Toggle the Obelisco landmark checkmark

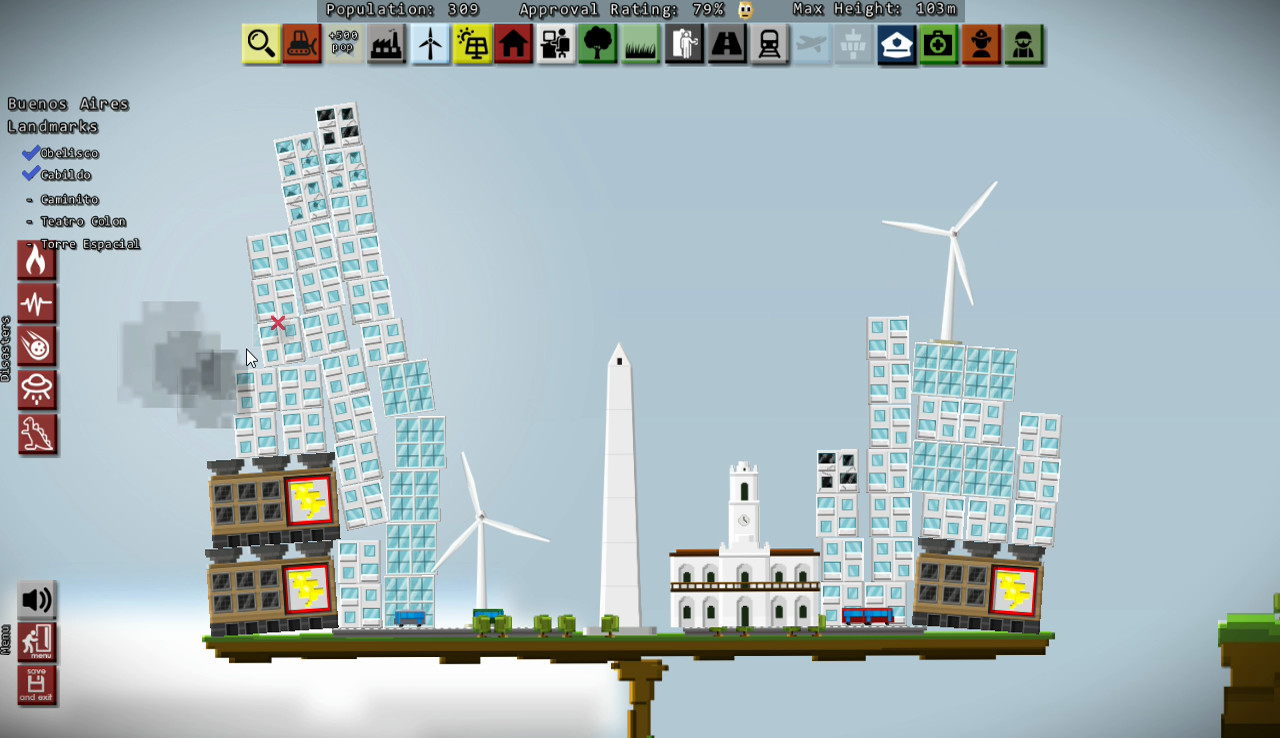29,152
